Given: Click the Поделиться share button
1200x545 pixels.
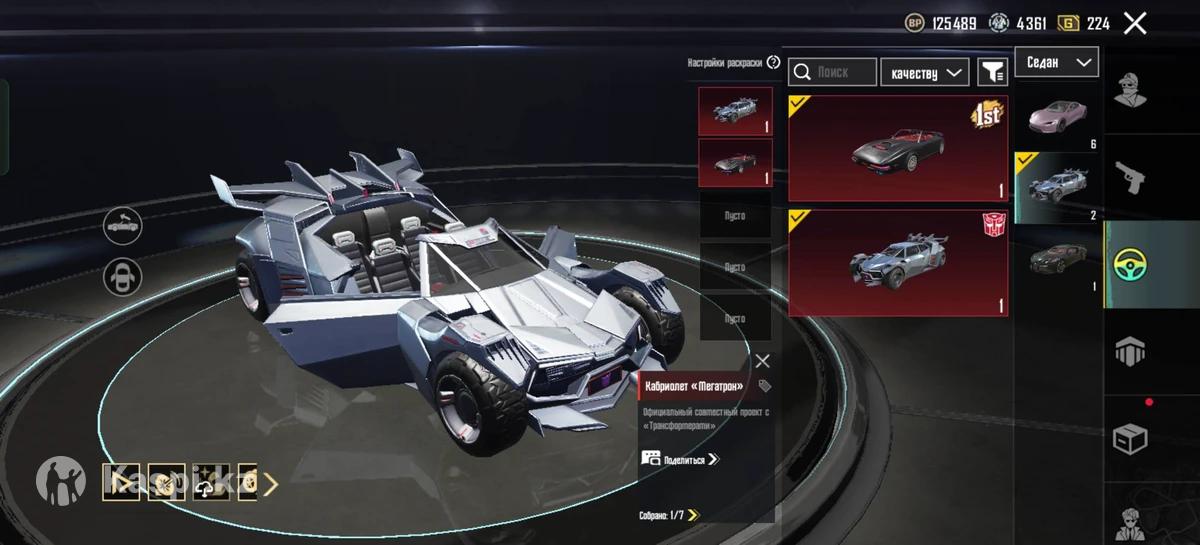Looking at the screenshot, I should point(682,460).
